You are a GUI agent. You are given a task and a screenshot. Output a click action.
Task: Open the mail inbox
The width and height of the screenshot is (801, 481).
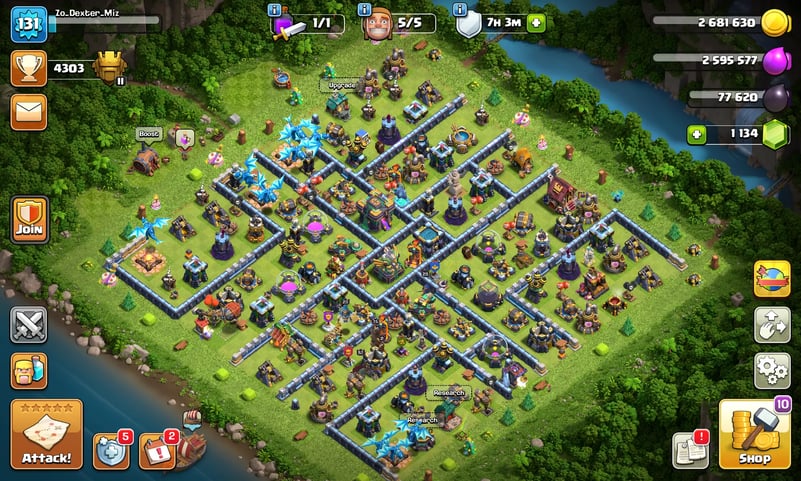tap(29, 111)
